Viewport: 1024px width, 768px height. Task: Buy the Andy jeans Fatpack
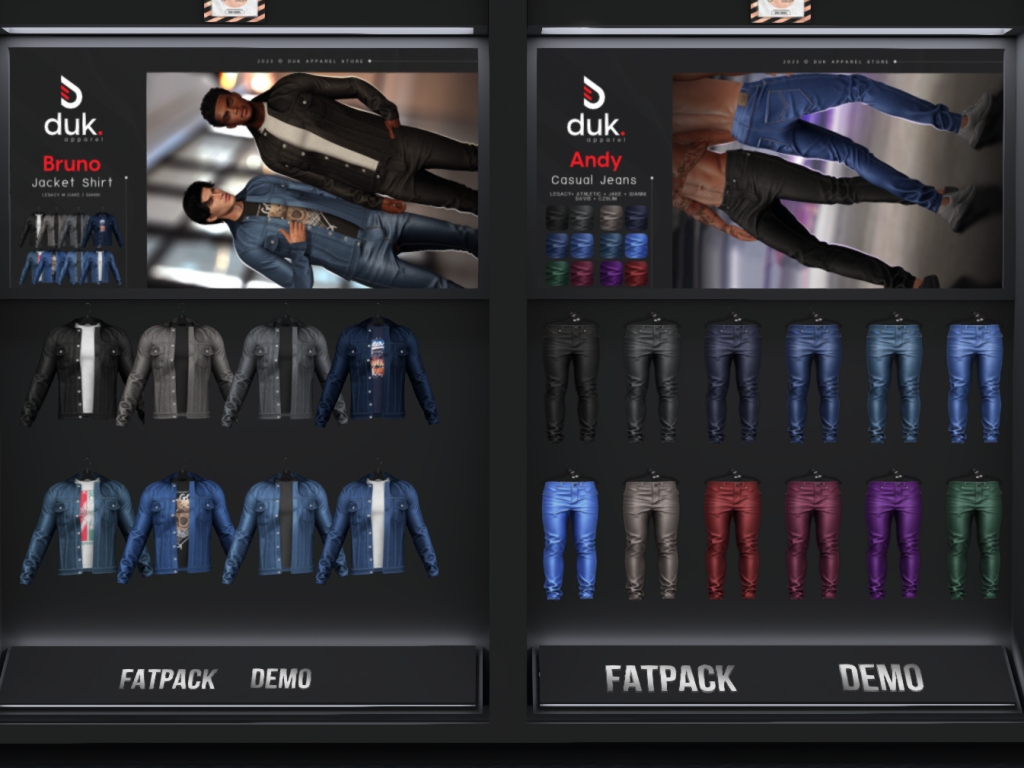[670, 679]
